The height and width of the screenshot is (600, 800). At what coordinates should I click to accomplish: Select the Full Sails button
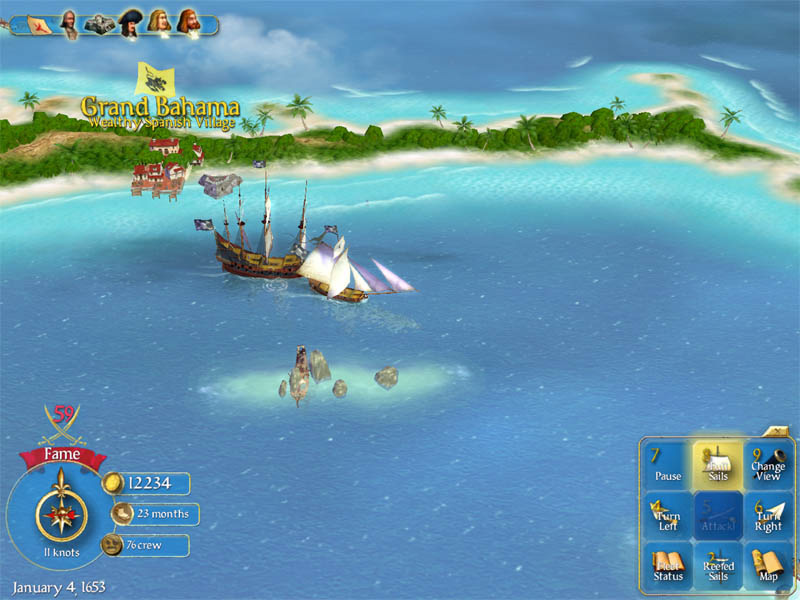point(717,466)
